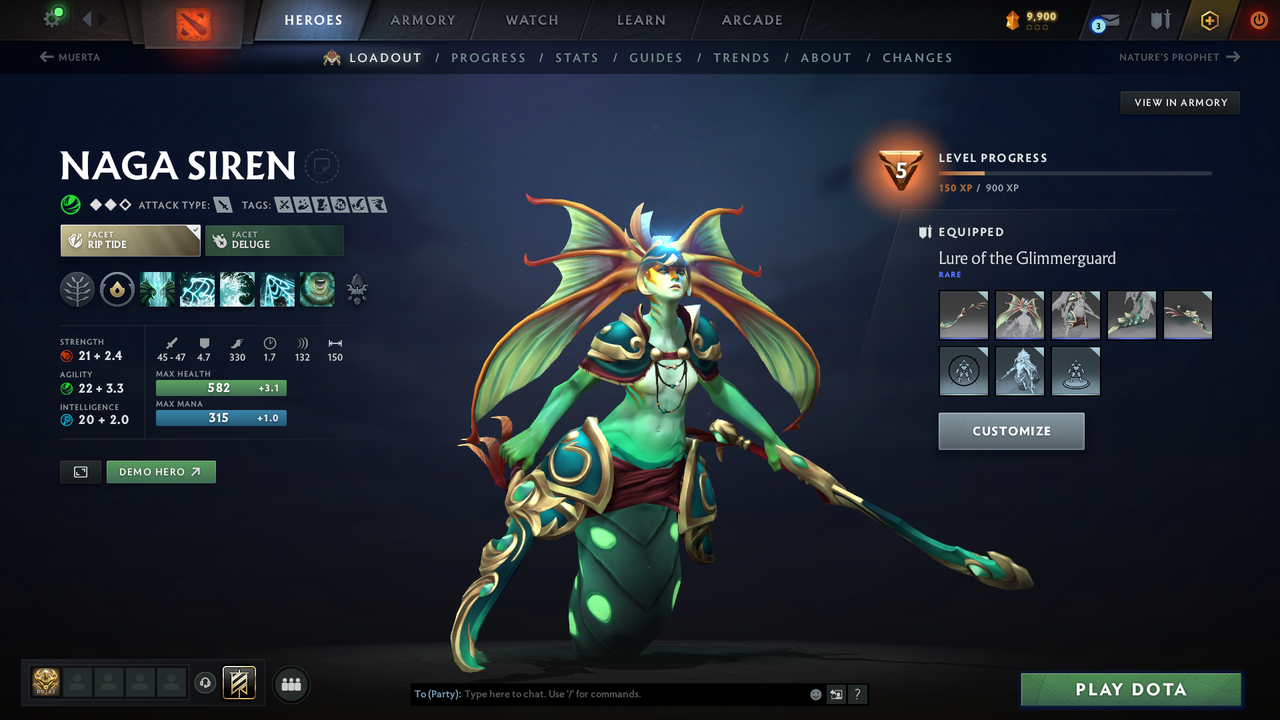Click the level 5 progress badge
This screenshot has width=1280, height=720.
pyautogui.click(x=901, y=172)
